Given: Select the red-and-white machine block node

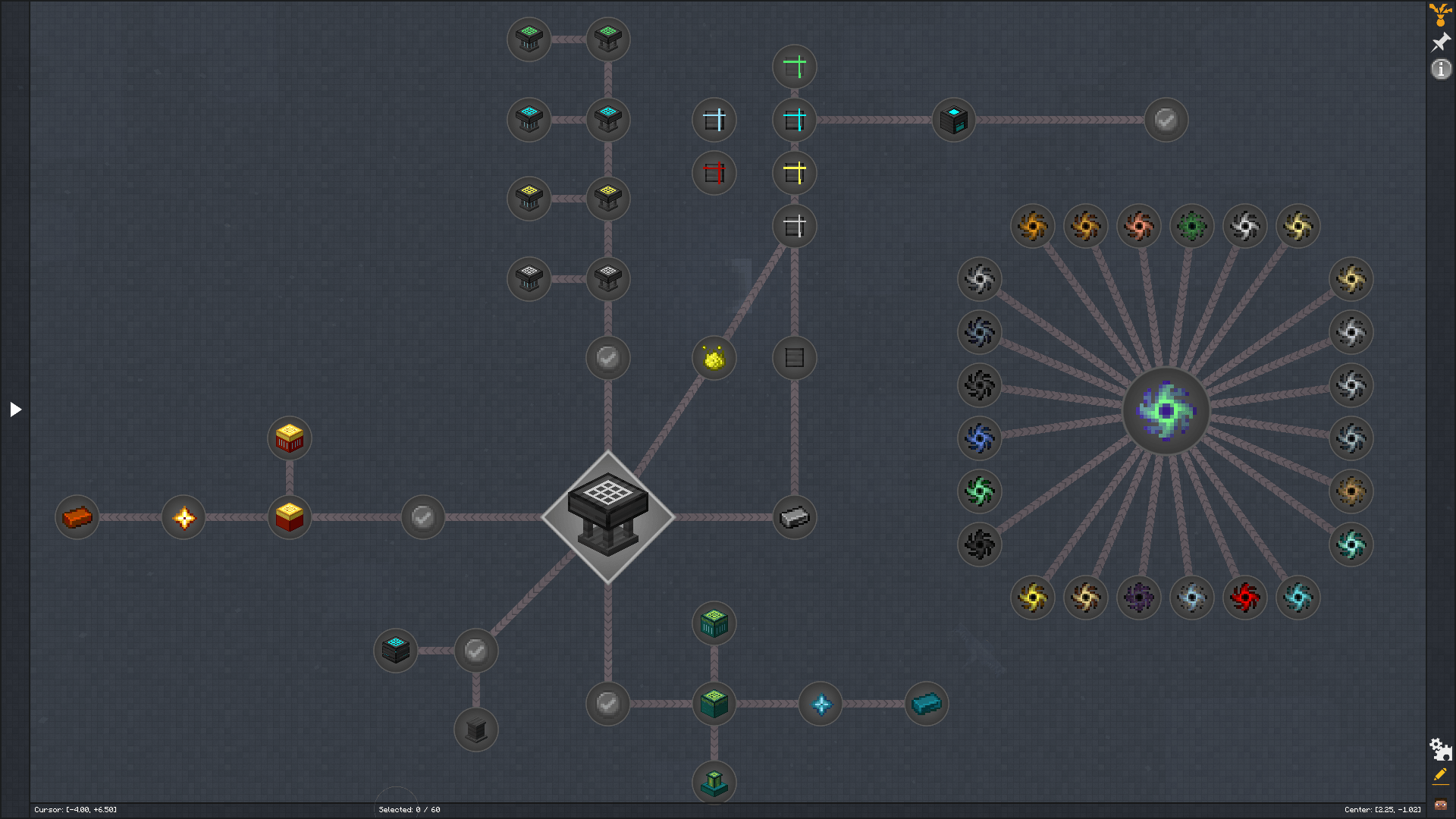Looking at the screenshot, I should click(x=289, y=438).
